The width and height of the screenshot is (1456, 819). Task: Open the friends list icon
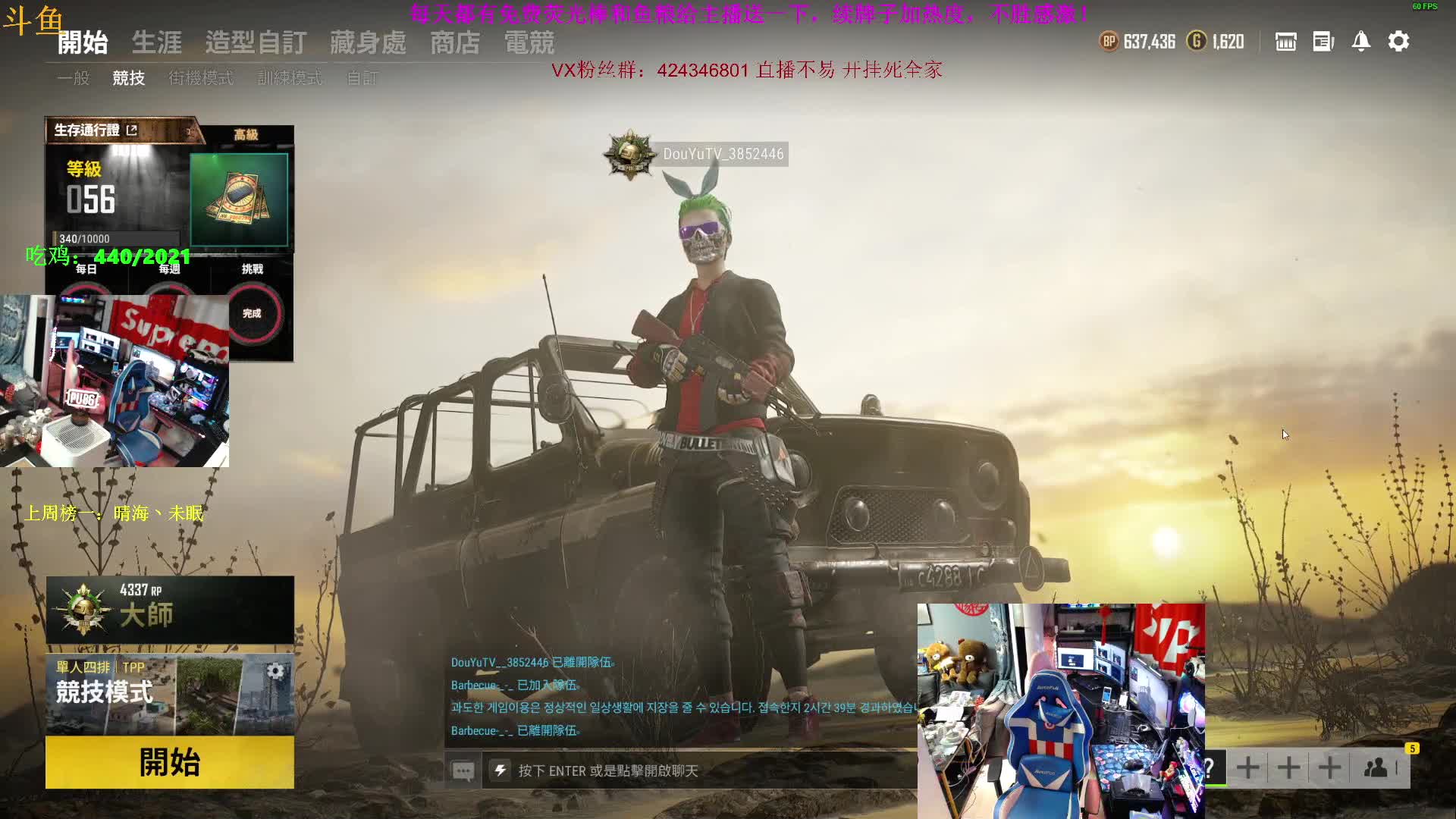1376,767
